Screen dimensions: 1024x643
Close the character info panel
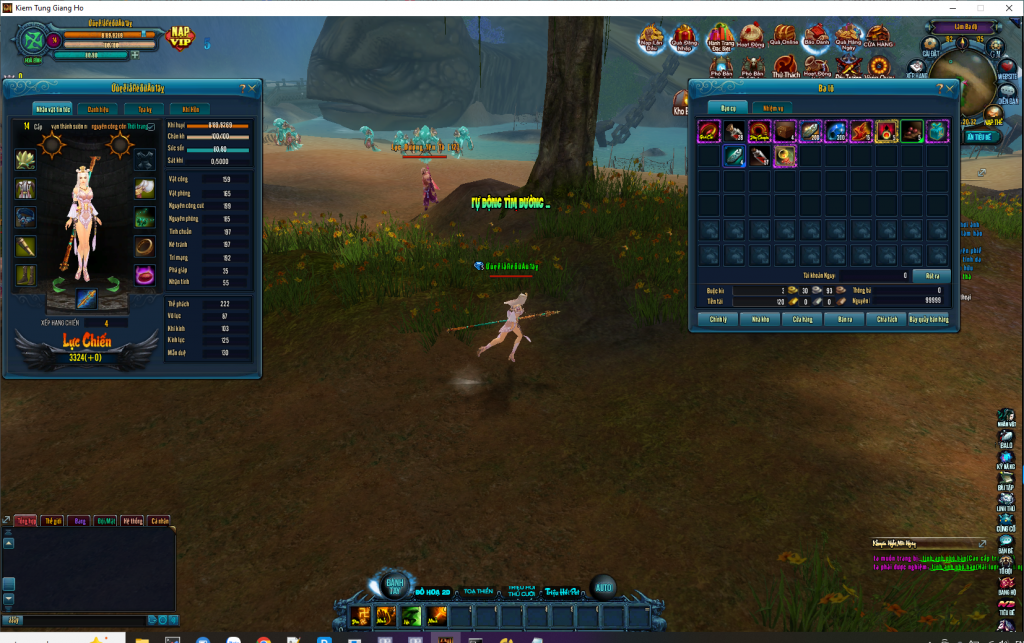pos(252,88)
